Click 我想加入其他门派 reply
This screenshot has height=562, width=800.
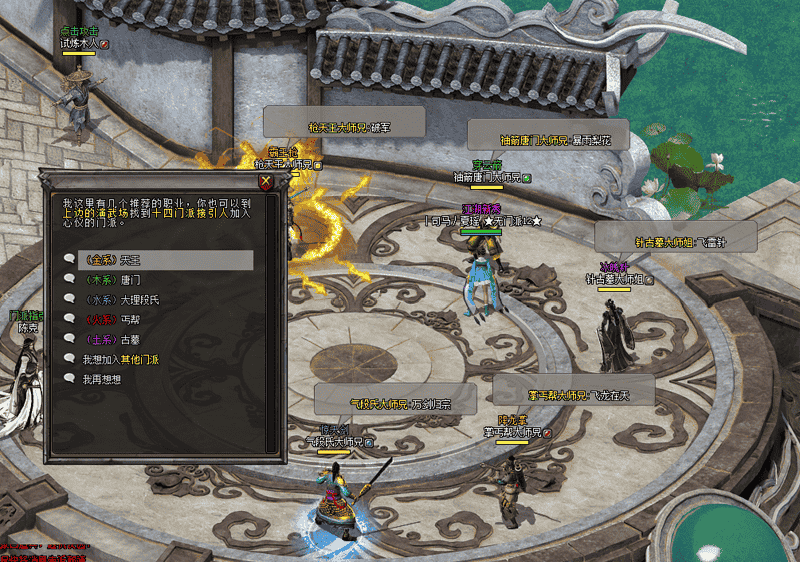pos(120,359)
